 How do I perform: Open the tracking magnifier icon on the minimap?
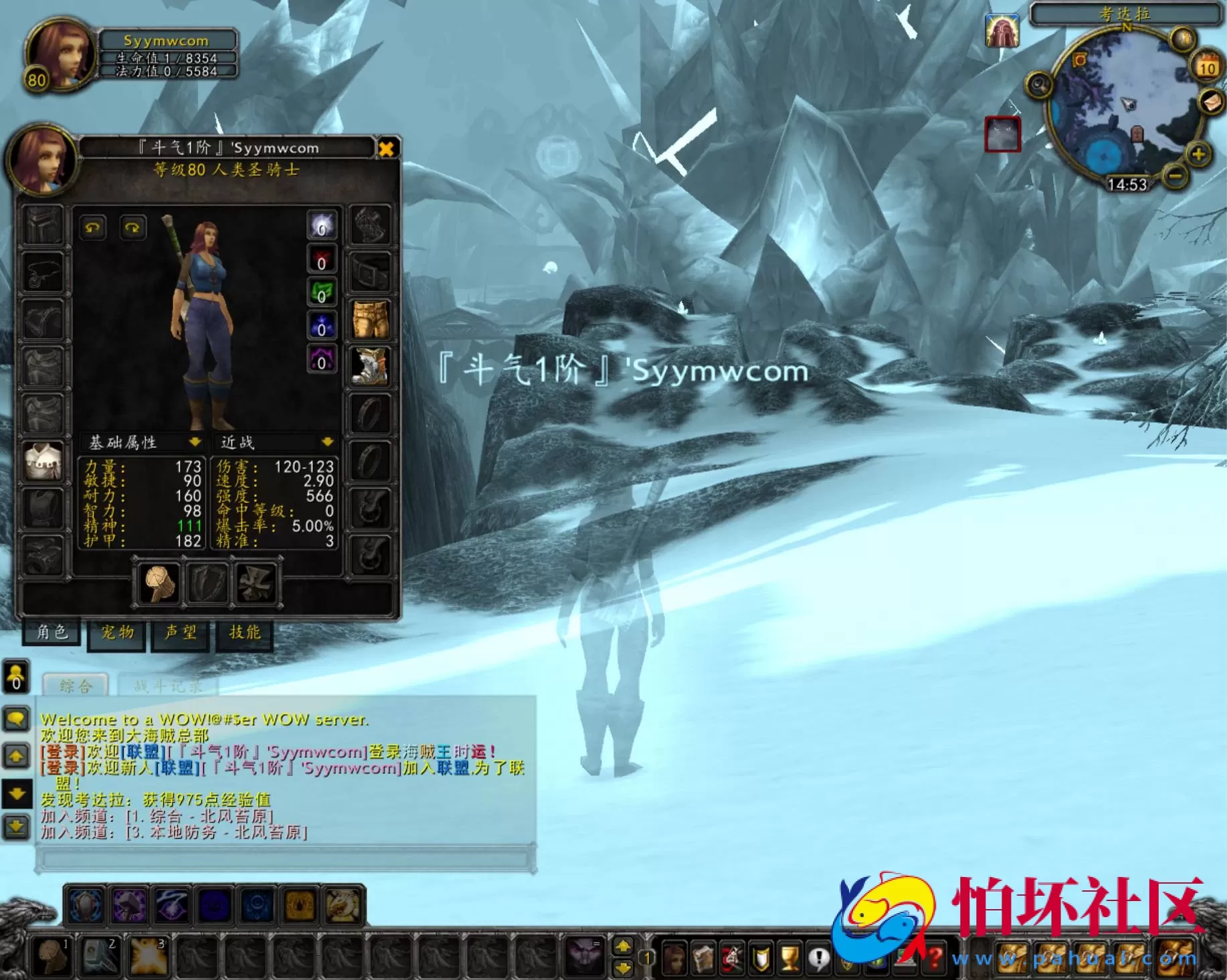tap(1039, 85)
